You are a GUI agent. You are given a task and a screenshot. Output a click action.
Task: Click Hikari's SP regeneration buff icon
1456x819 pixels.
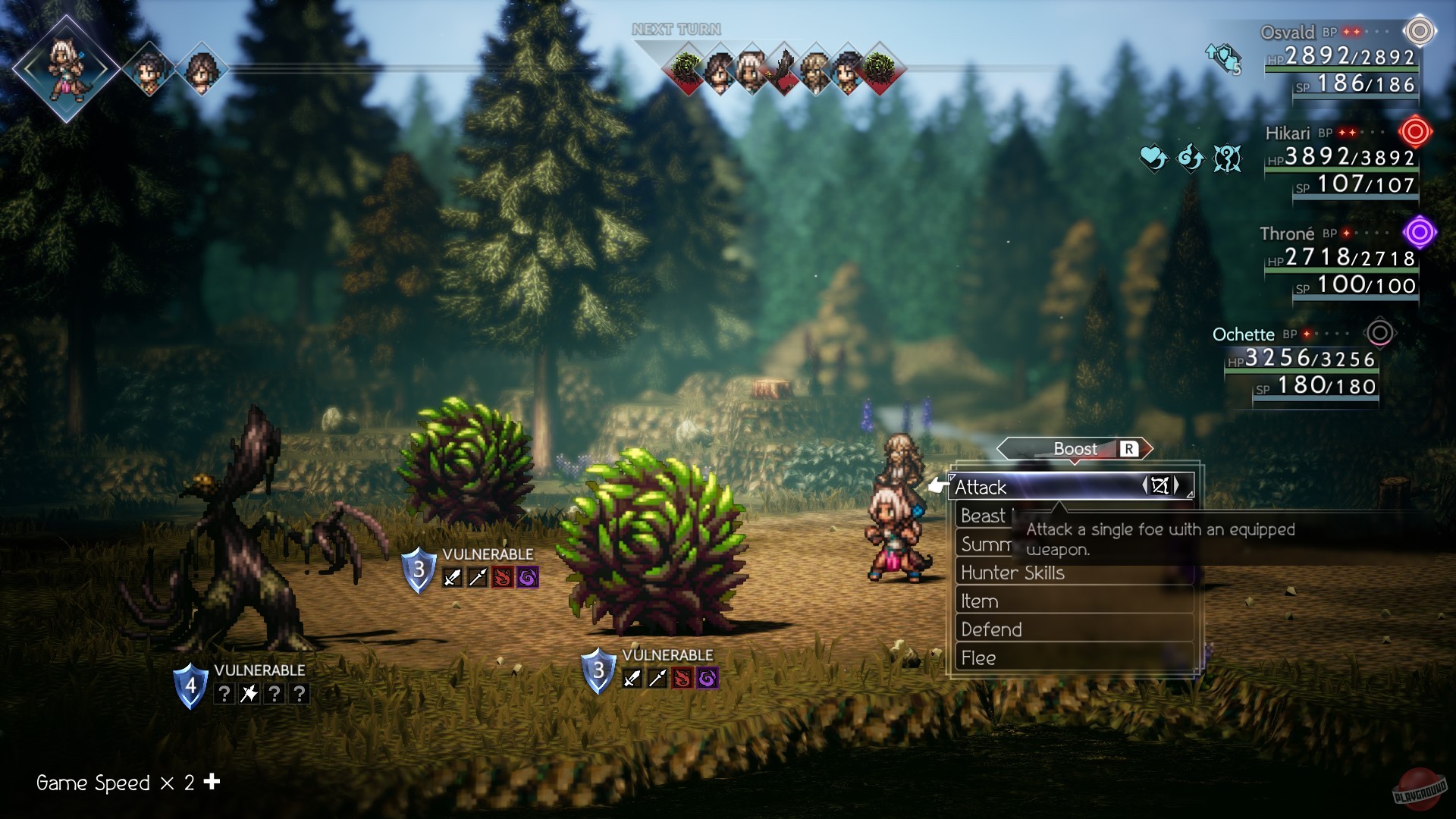pos(1191,158)
